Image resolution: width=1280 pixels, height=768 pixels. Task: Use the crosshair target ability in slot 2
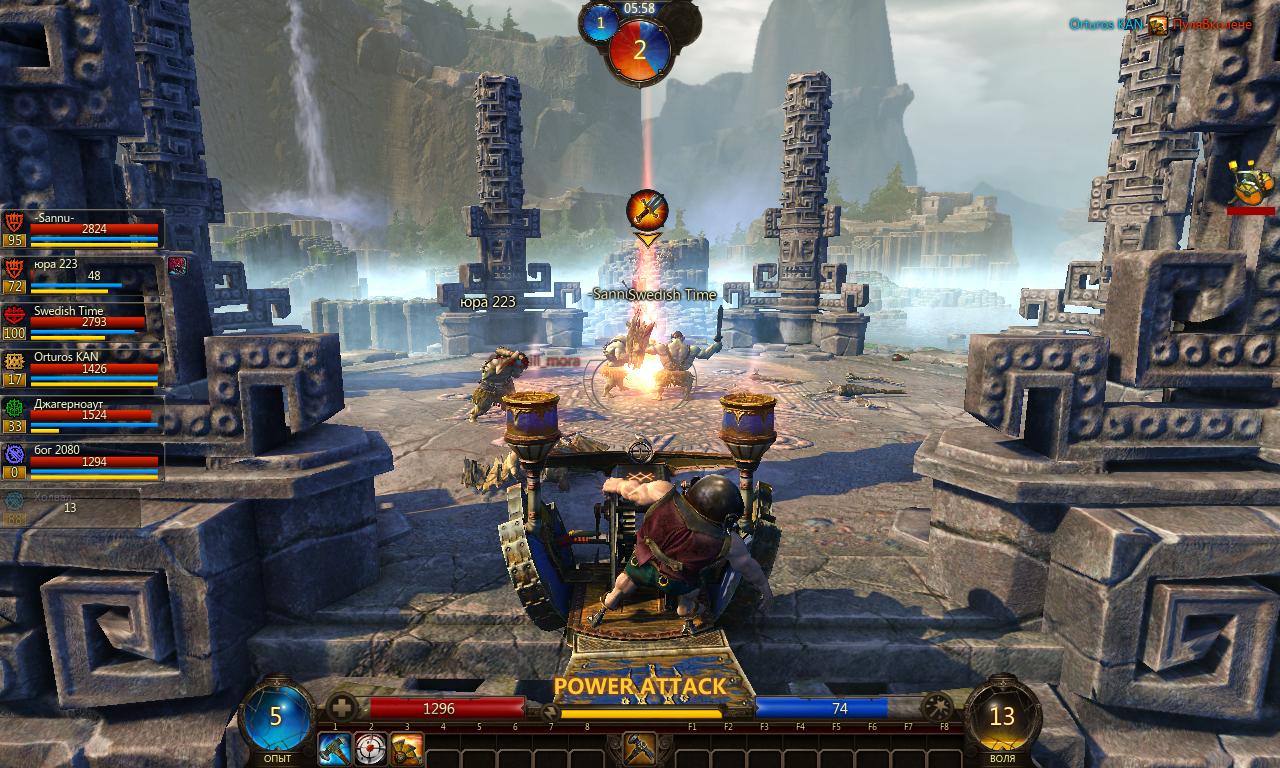pos(371,748)
